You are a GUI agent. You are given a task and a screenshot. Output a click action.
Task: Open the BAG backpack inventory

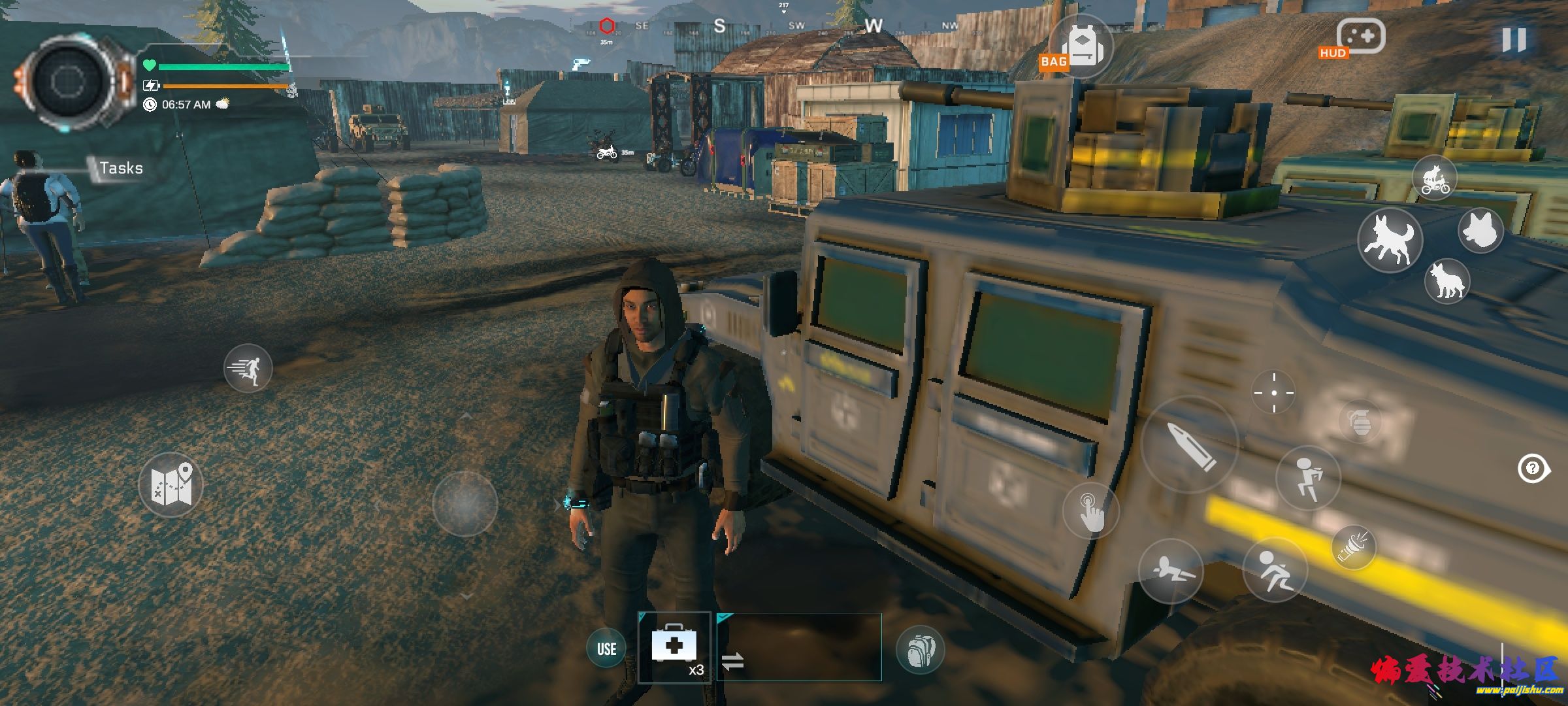[x=1081, y=47]
